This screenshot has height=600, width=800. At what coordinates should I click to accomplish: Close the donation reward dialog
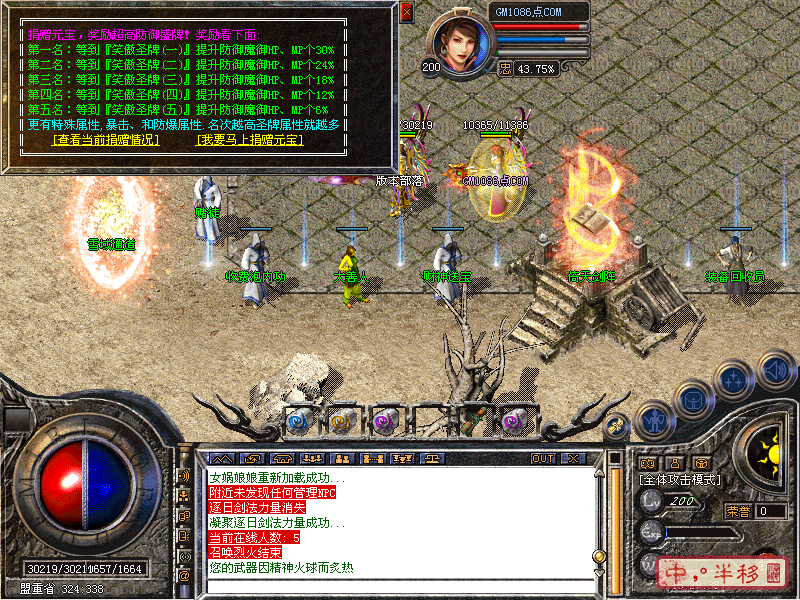(406, 12)
